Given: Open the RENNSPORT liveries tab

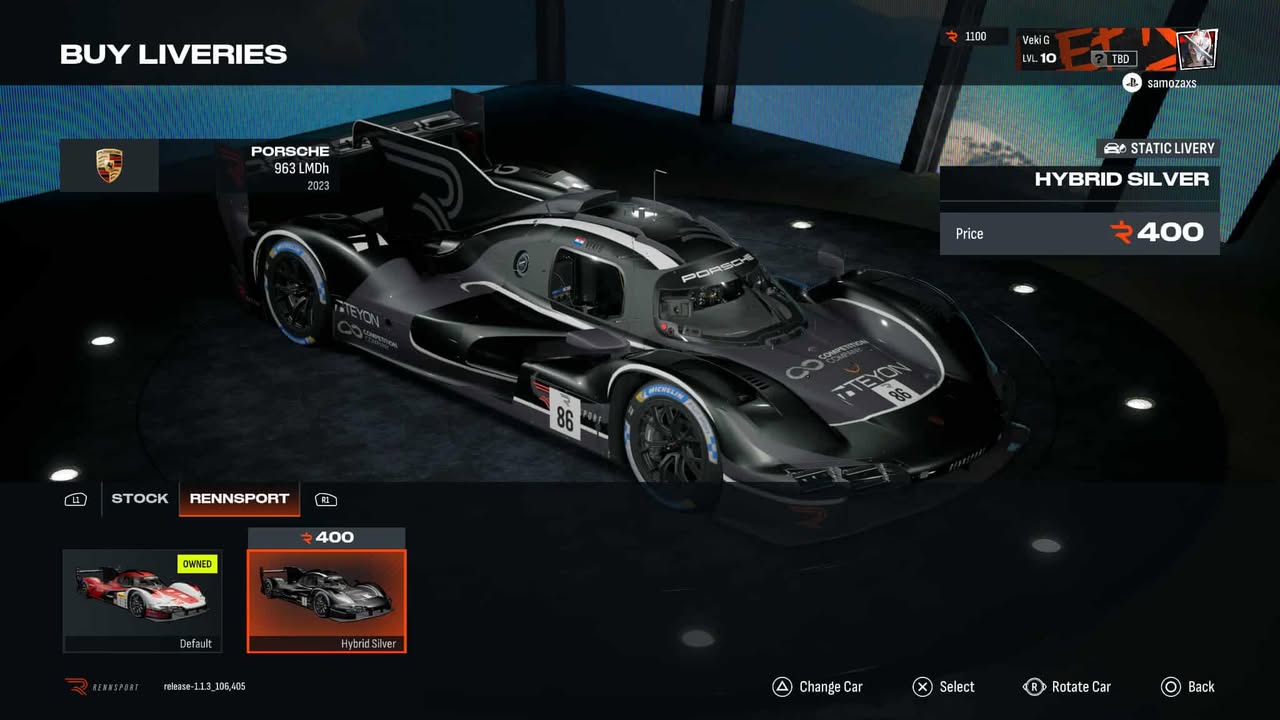Looking at the screenshot, I should [239, 498].
